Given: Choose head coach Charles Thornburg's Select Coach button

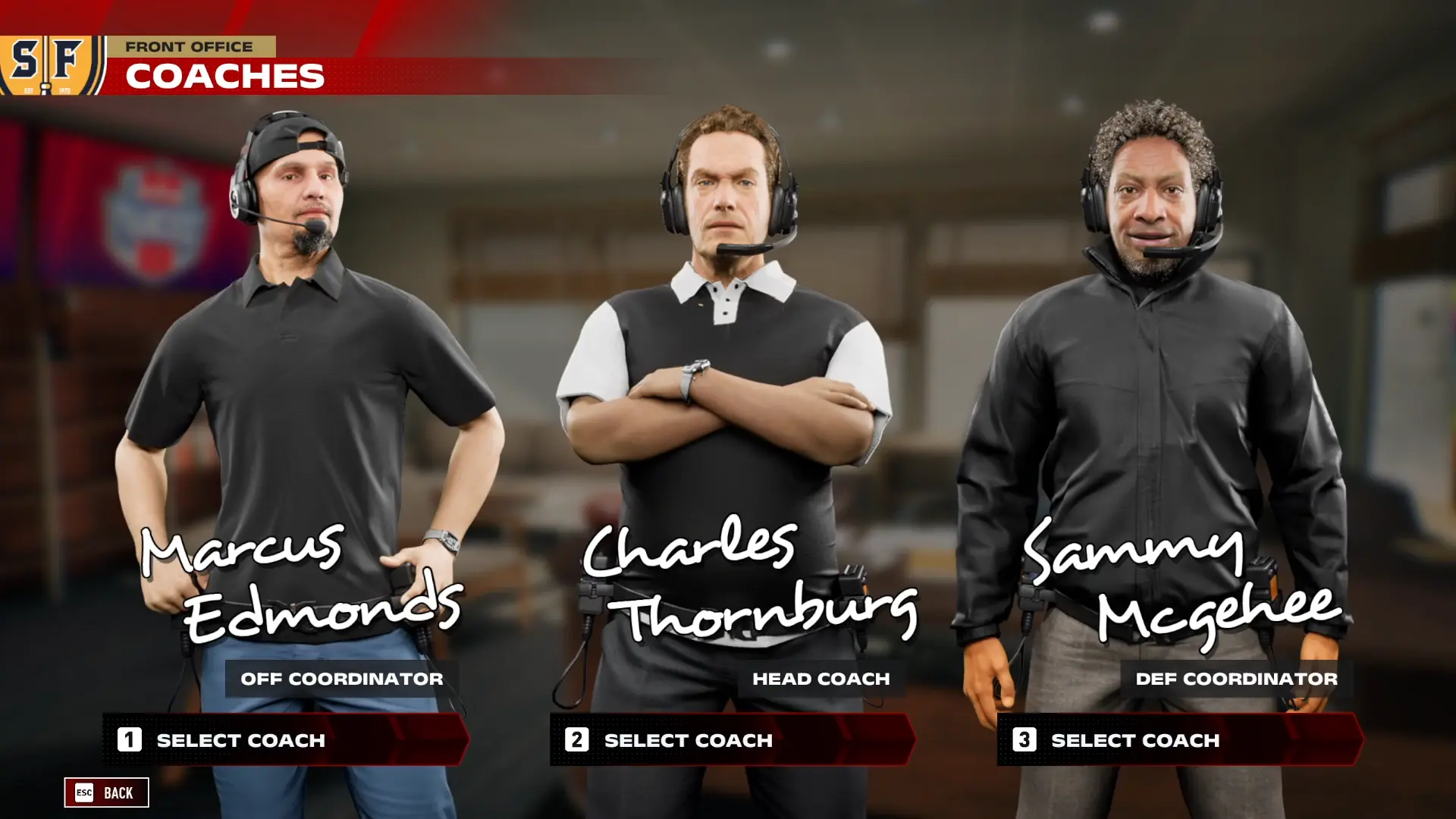Looking at the screenshot, I should pyautogui.click(x=733, y=739).
